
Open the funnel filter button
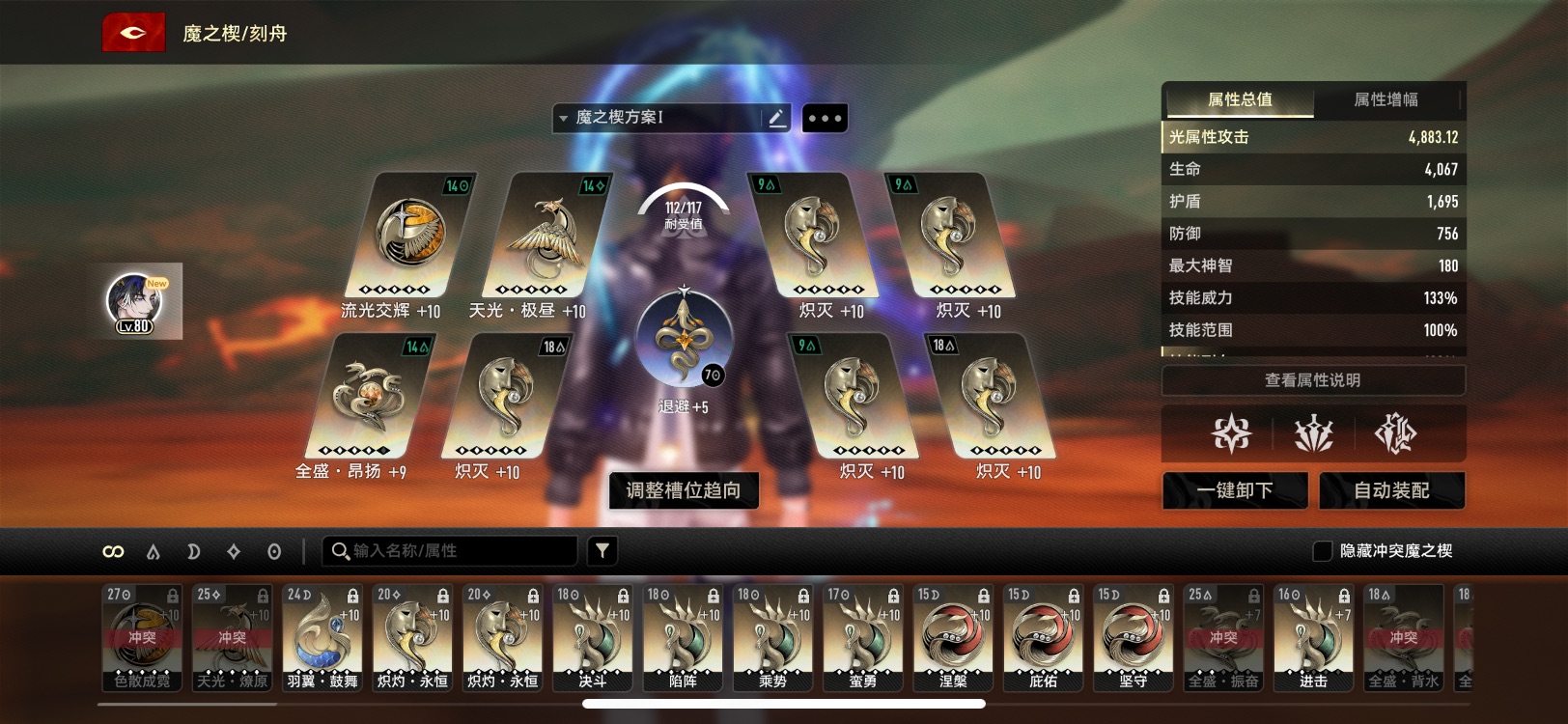click(602, 551)
